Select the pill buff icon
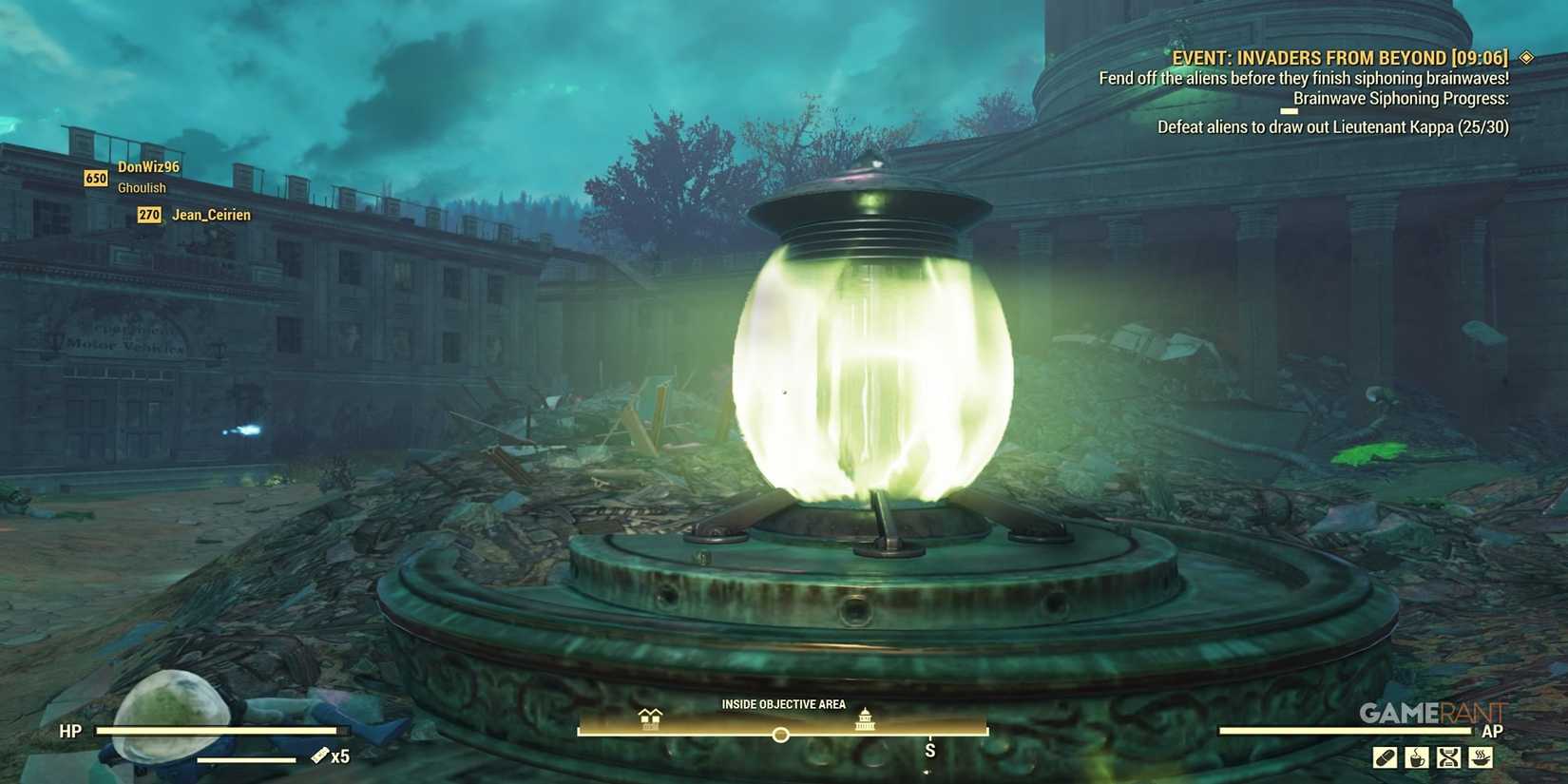Screen dimensions: 1568x784 pyautogui.click(x=1384, y=757)
